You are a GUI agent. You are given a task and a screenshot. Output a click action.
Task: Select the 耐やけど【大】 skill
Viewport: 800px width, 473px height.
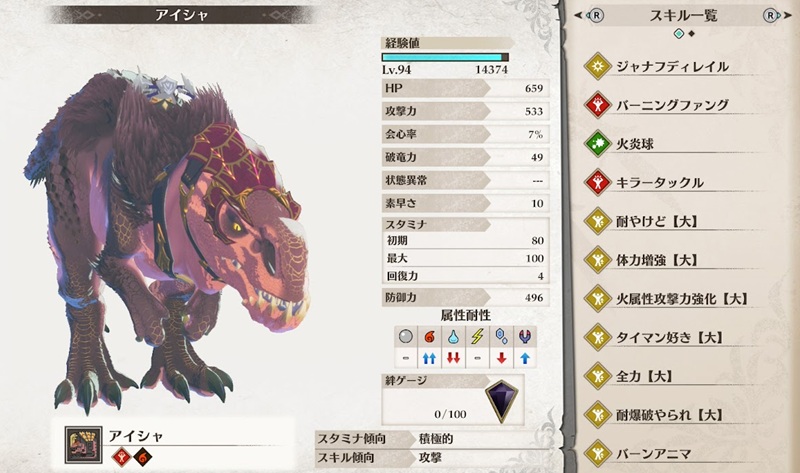(x=672, y=221)
